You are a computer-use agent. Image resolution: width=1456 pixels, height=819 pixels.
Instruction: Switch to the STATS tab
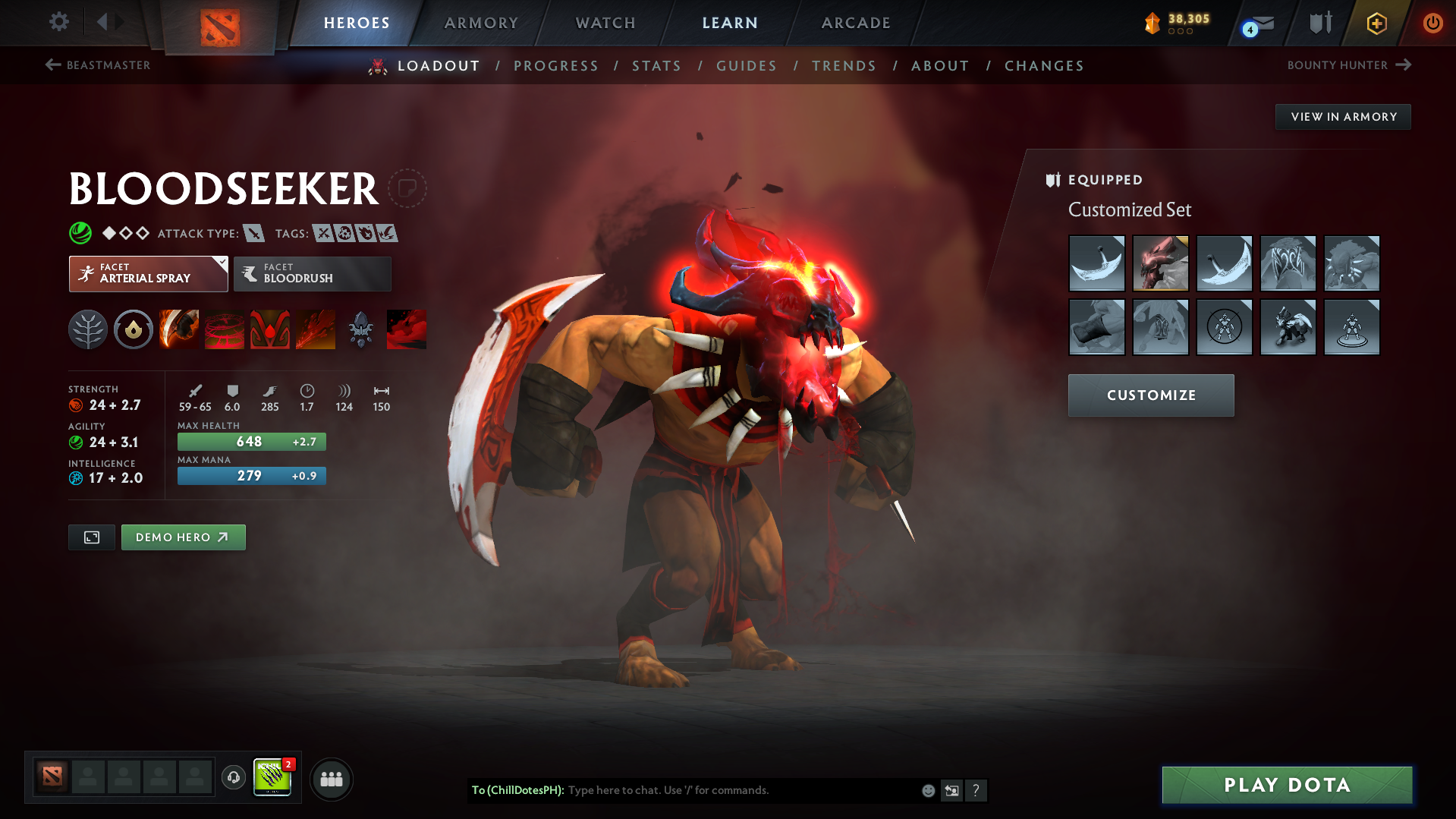pyautogui.click(x=656, y=66)
